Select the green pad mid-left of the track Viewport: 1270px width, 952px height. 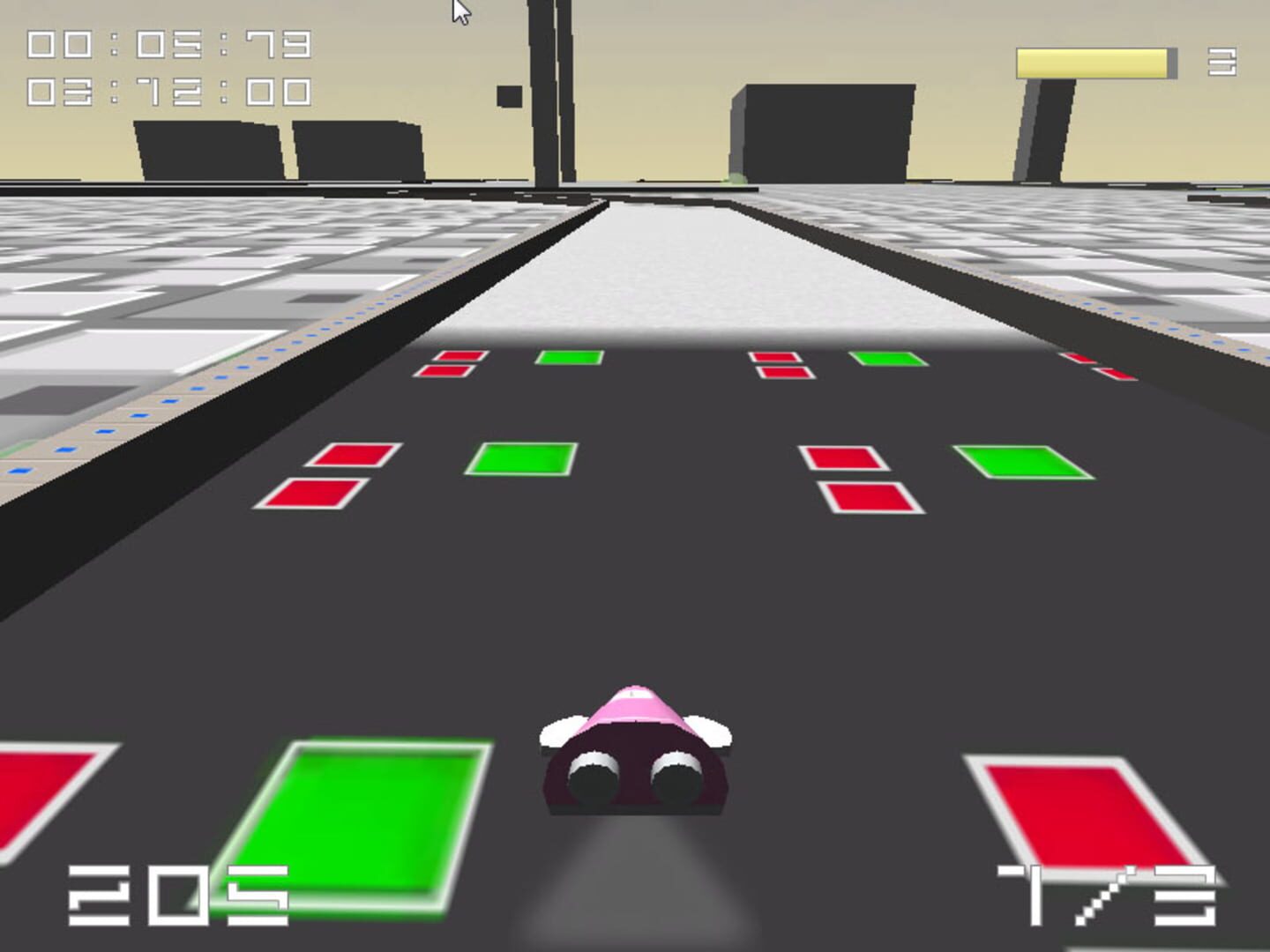tap(520, 460)
